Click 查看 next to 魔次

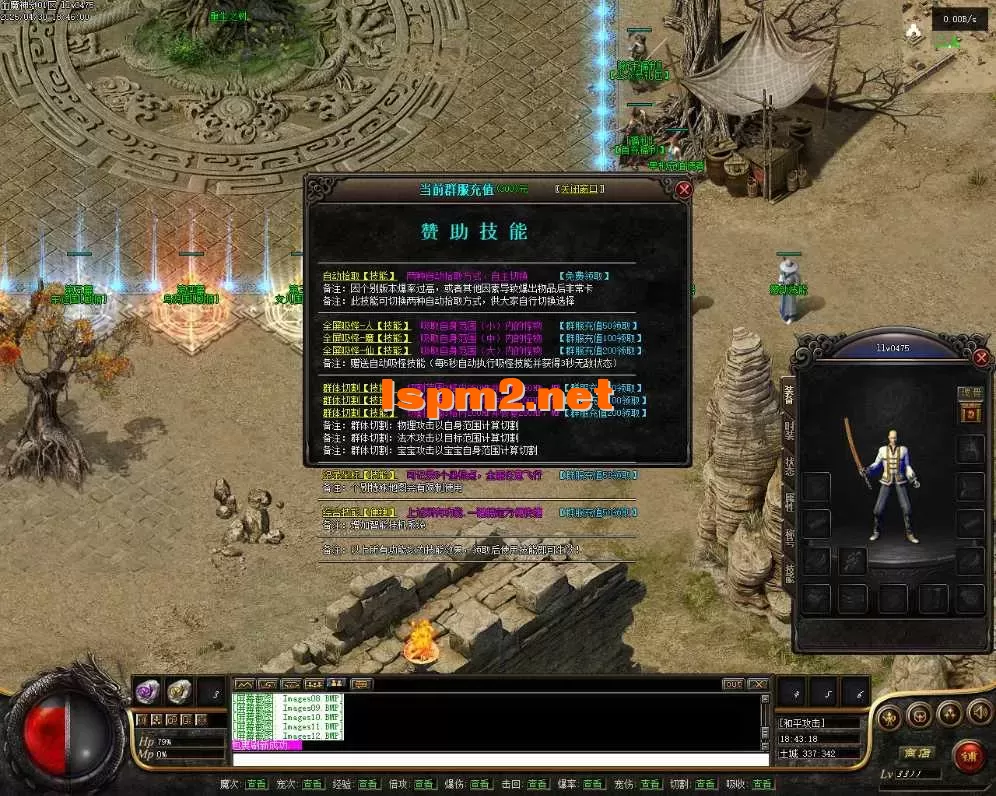click(x=257, y=785)
